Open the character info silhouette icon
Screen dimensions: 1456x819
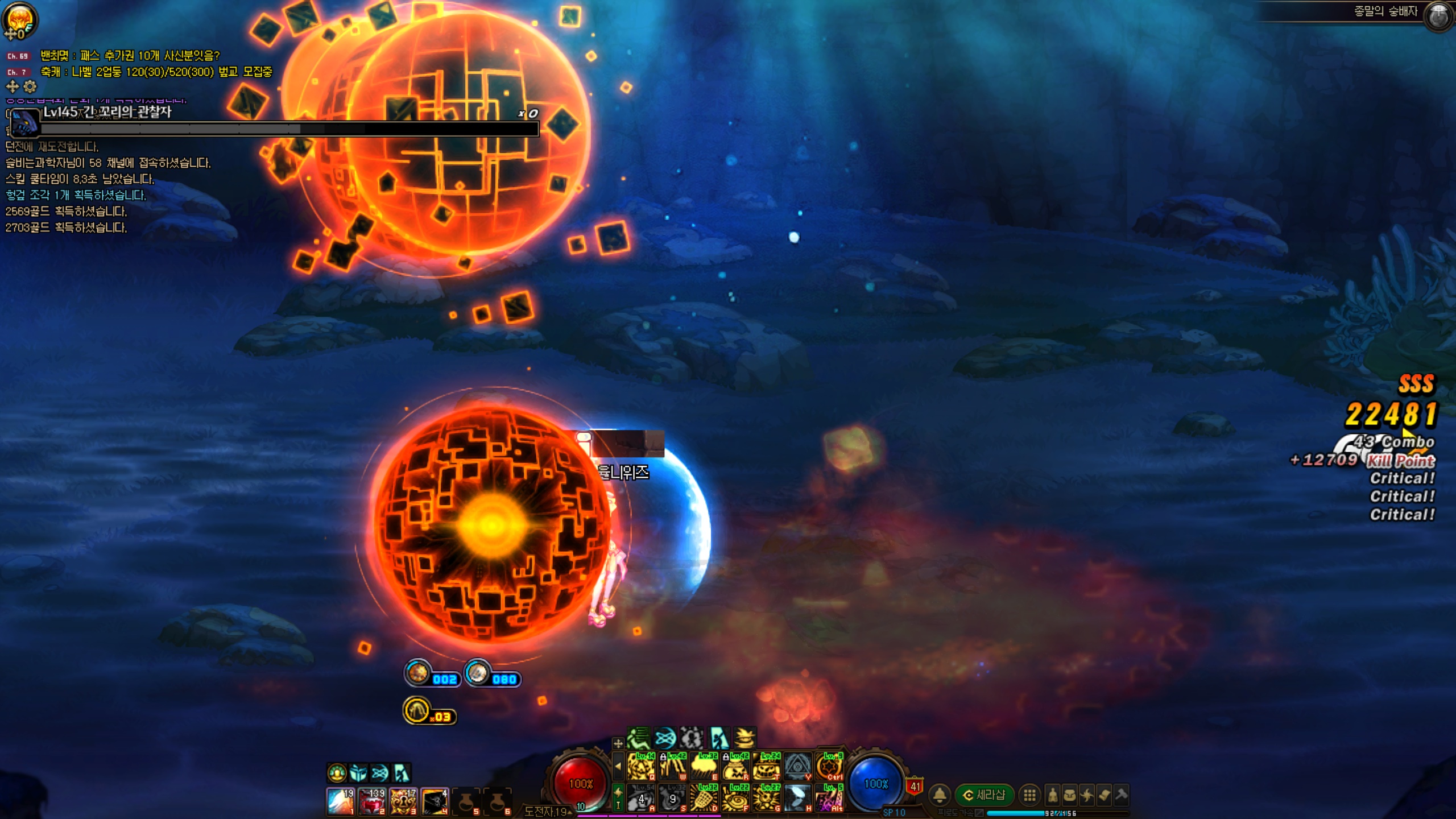click(1053, 795)
